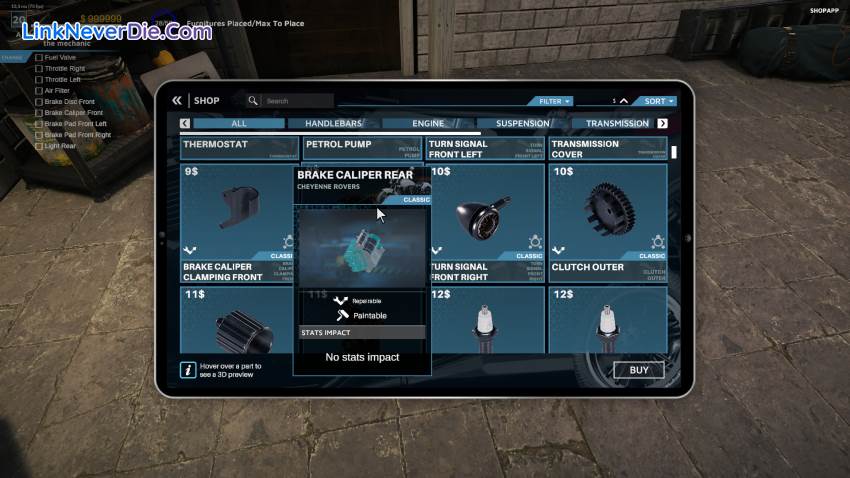The width and height of the screenshot is (850, 478).
Task: Go back using the double-chevron shop arrow
Action: click(177, 100)
